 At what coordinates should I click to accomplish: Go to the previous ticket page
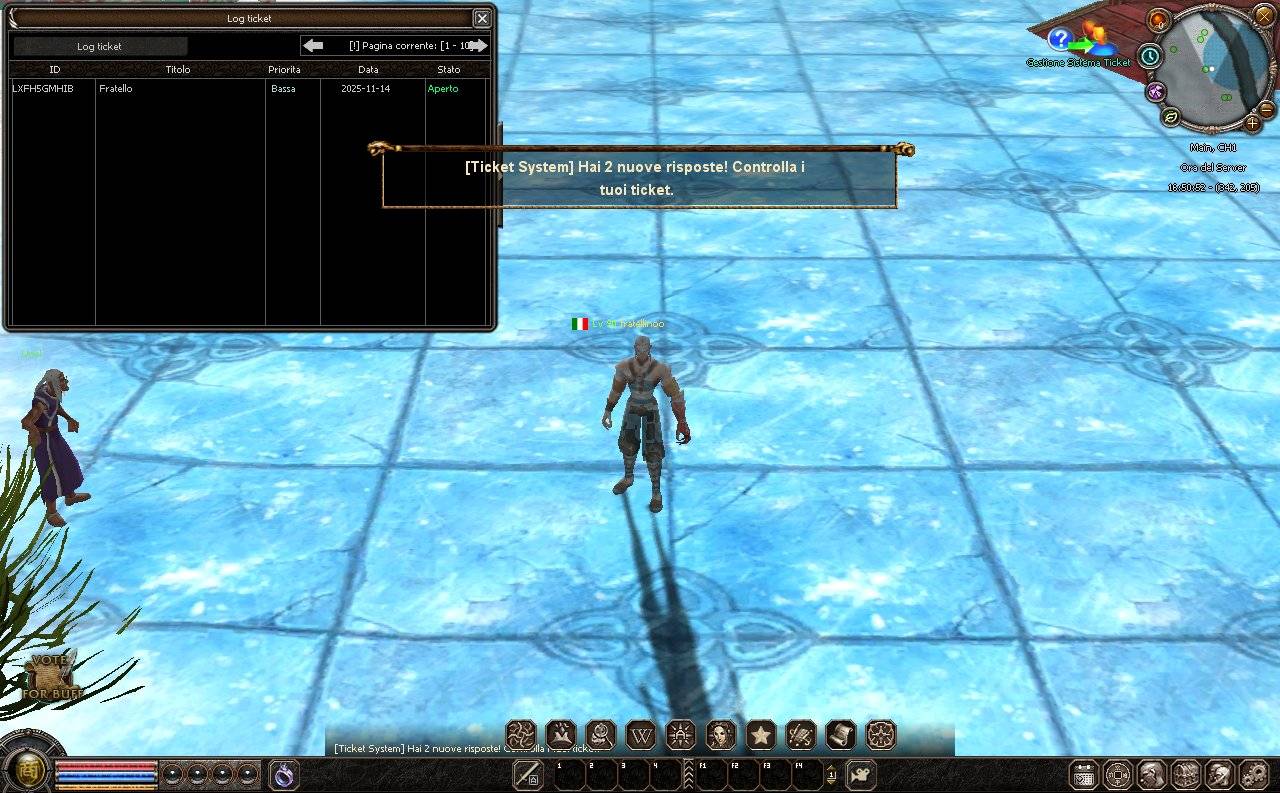coord(314,46)
